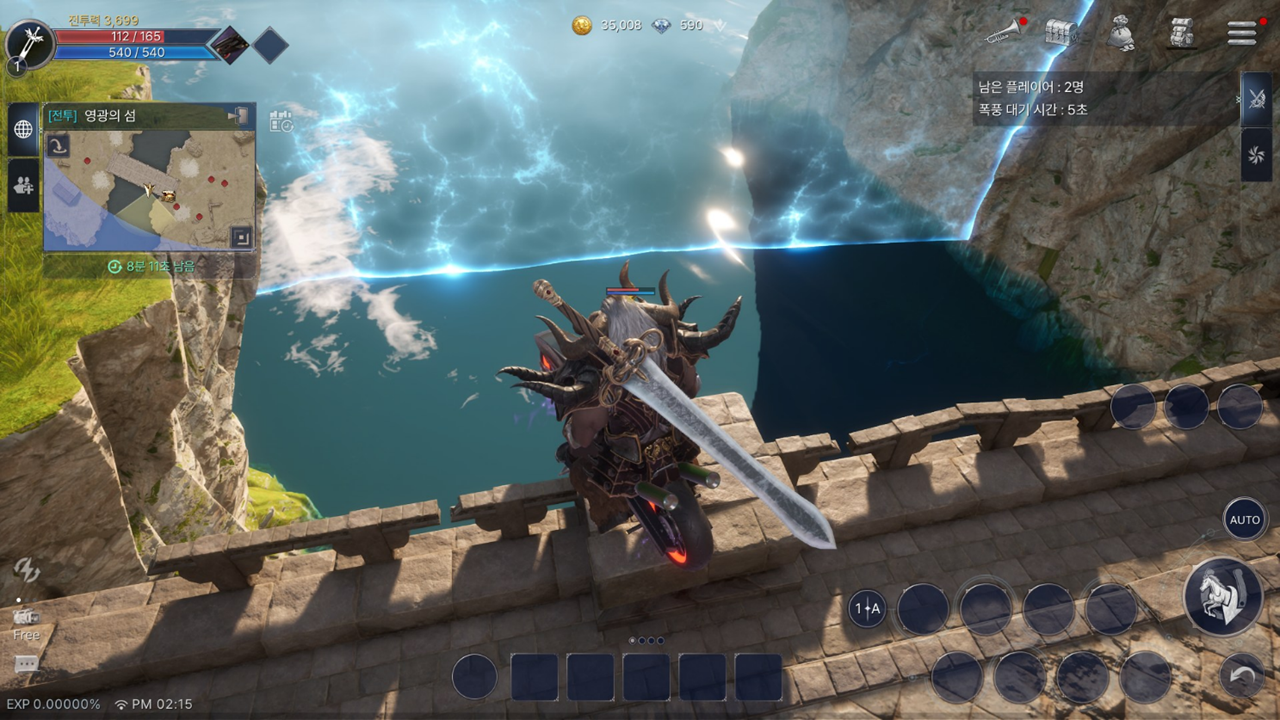Select the crossed swords side tab
This screenshot has height=720, width=1280.
coord(1256,98)
